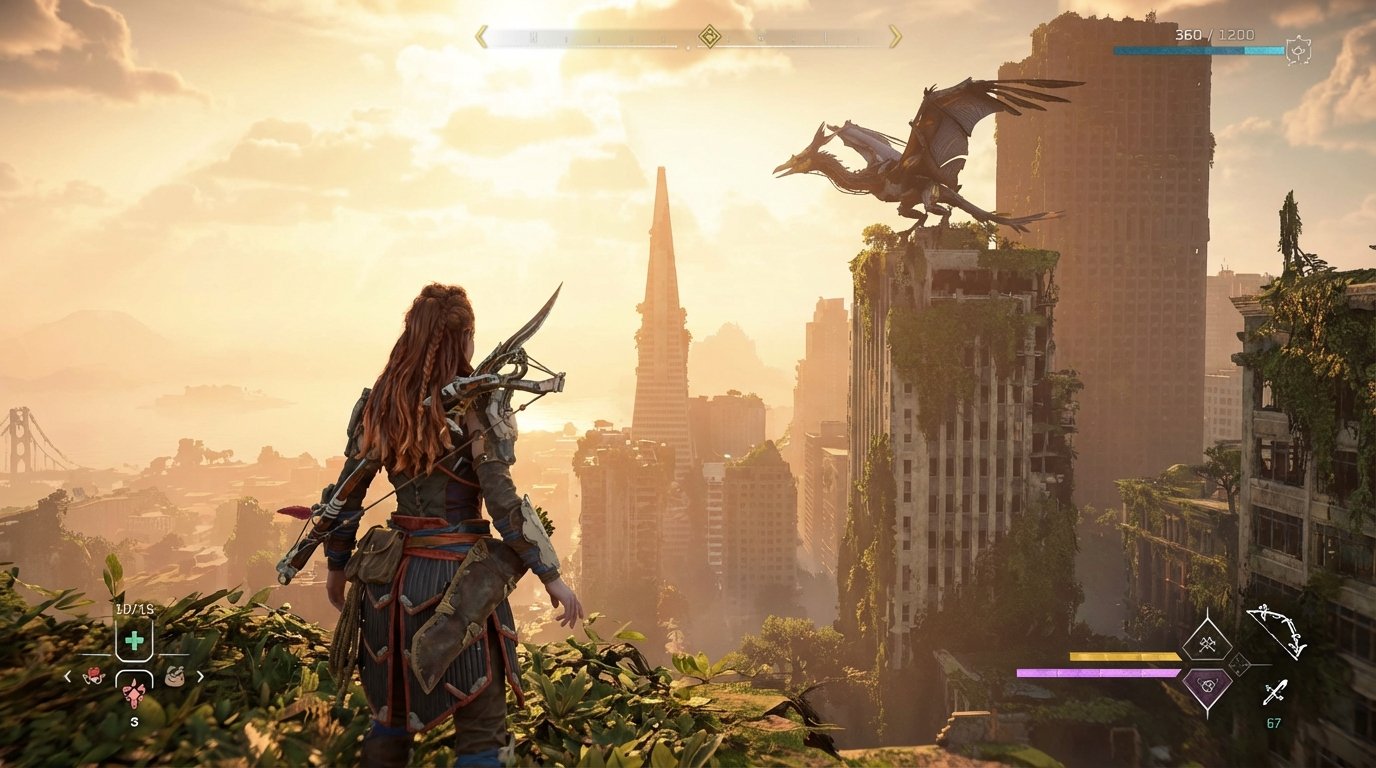Click the left chevron to cycle potions

tap(67, 676)
